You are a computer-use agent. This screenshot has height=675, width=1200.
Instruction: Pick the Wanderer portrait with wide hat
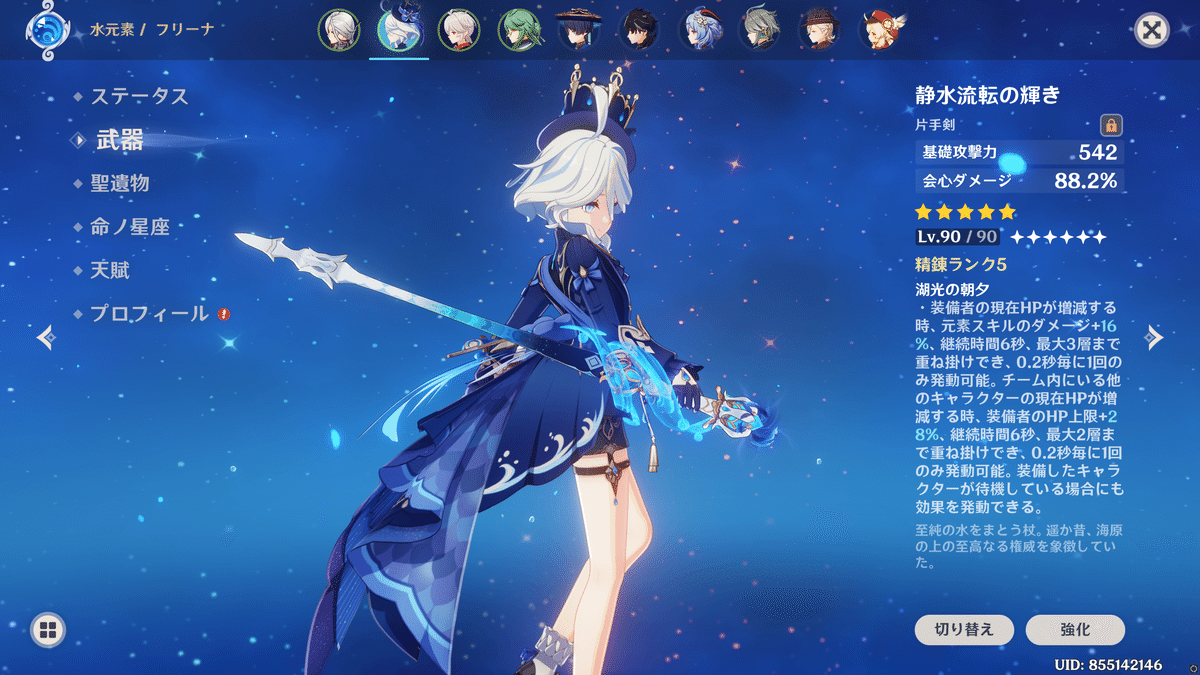pyautogui.click(x=579, y=30)
